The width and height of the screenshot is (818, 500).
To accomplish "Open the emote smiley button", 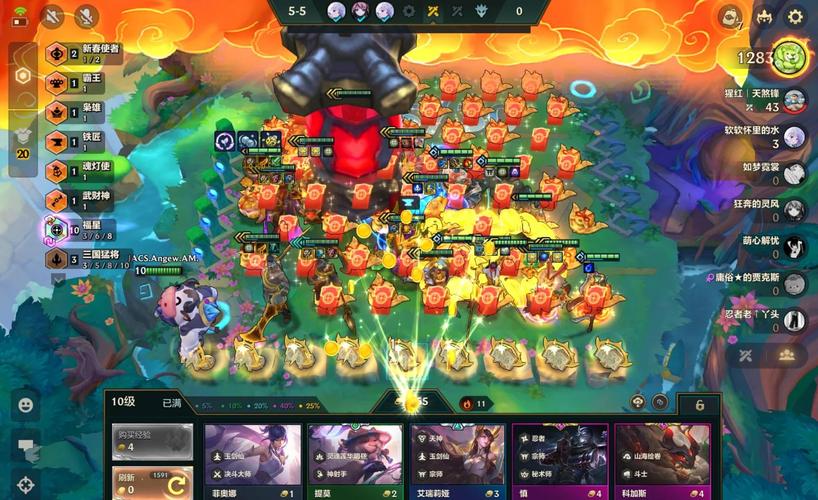I will [26, 405].
